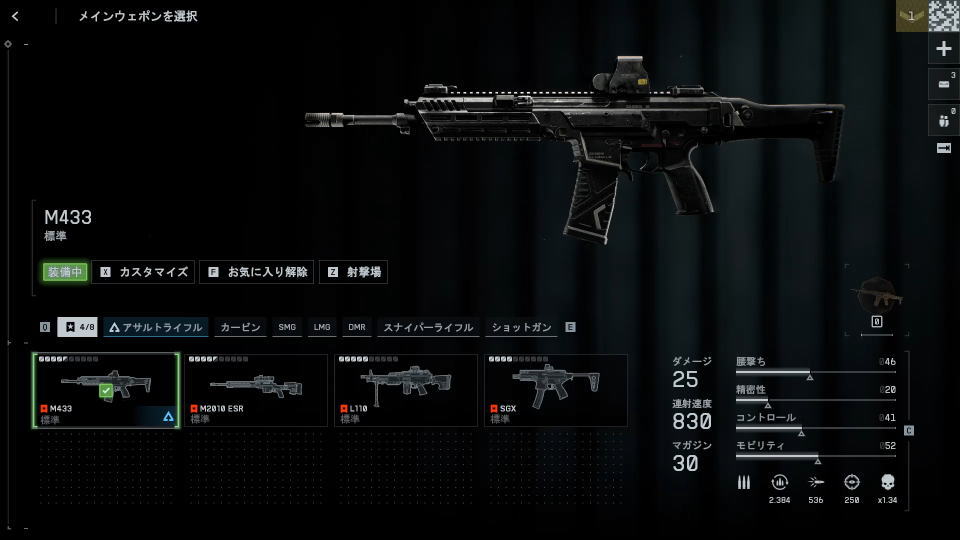Screen dimensions: 960x540
Task: Select the M433 weapon card
Action: coord(106,390)
